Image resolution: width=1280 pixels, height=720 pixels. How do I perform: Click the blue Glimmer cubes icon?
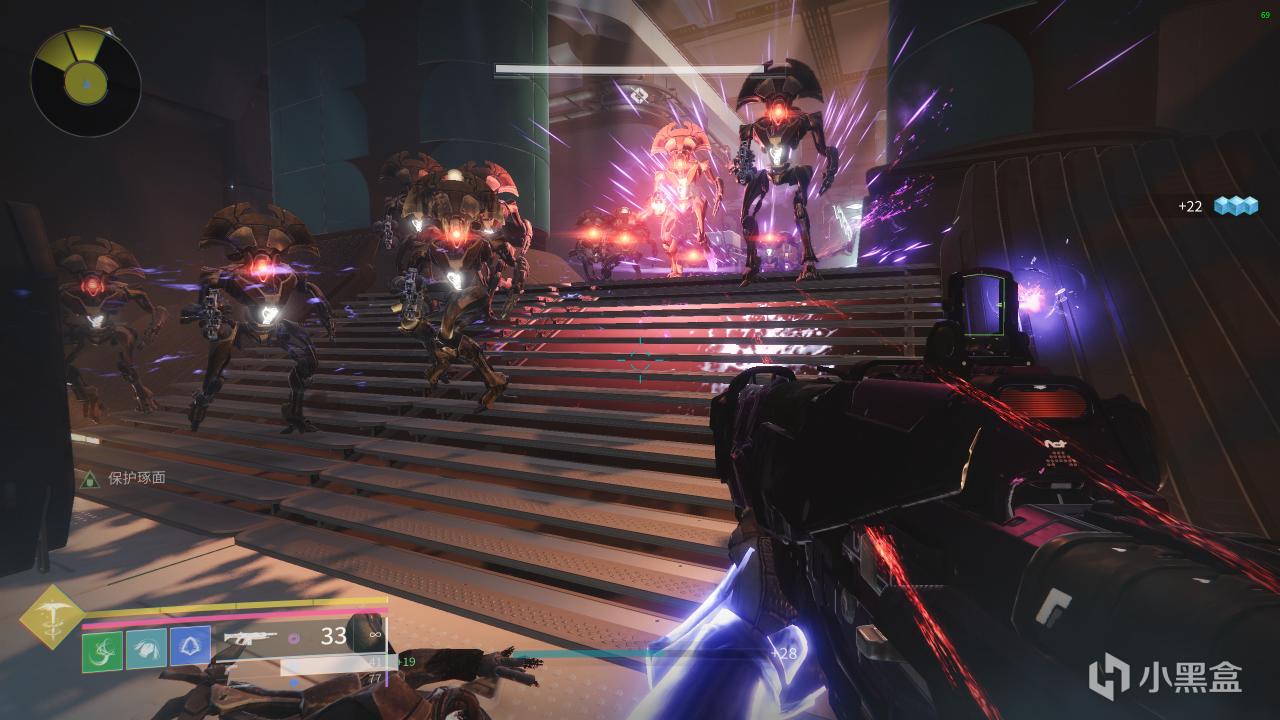pyautogui.click(x=1234, y=206)
